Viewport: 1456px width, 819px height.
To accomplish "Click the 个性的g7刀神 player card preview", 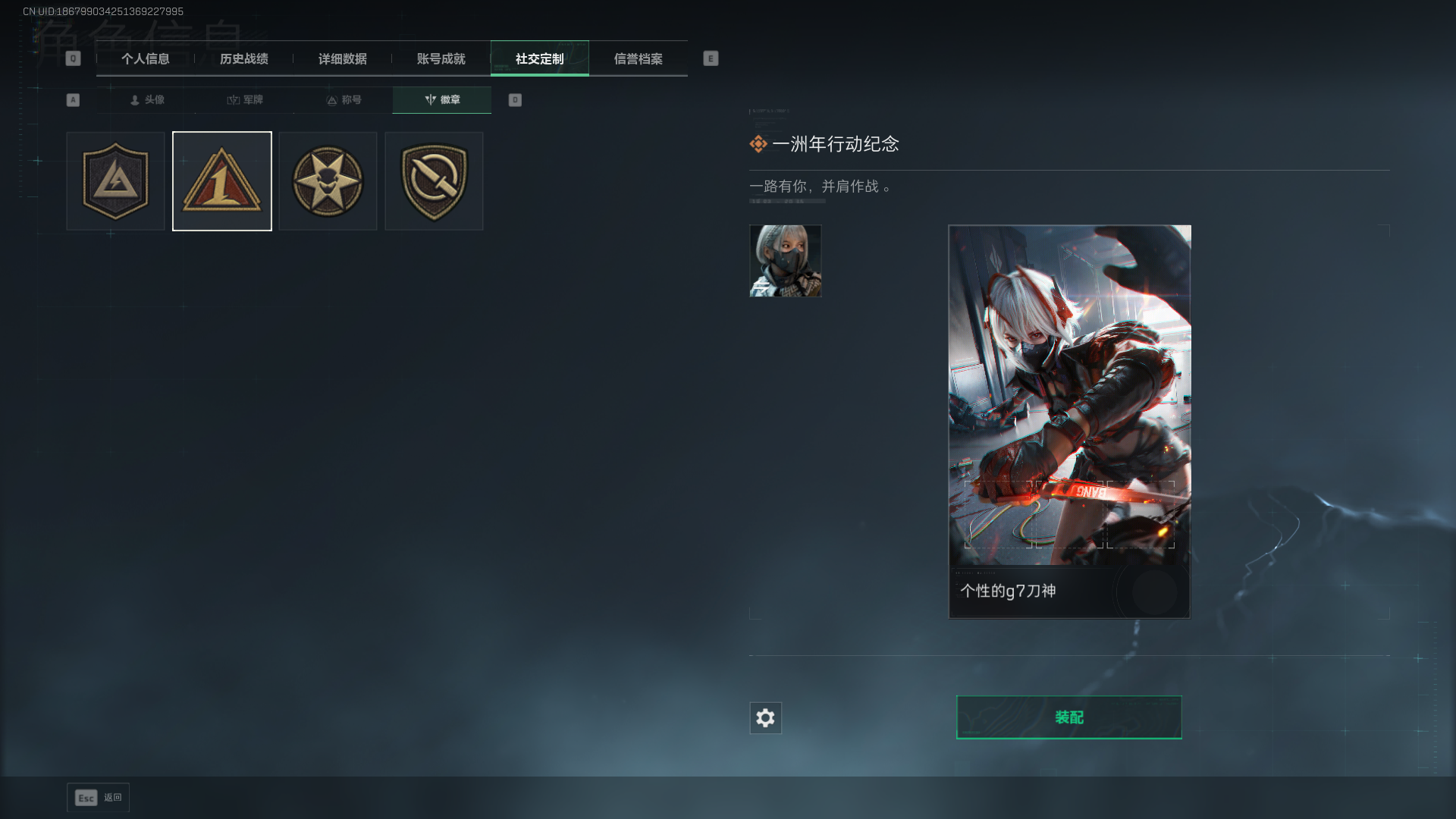I will pos(1069,421).
